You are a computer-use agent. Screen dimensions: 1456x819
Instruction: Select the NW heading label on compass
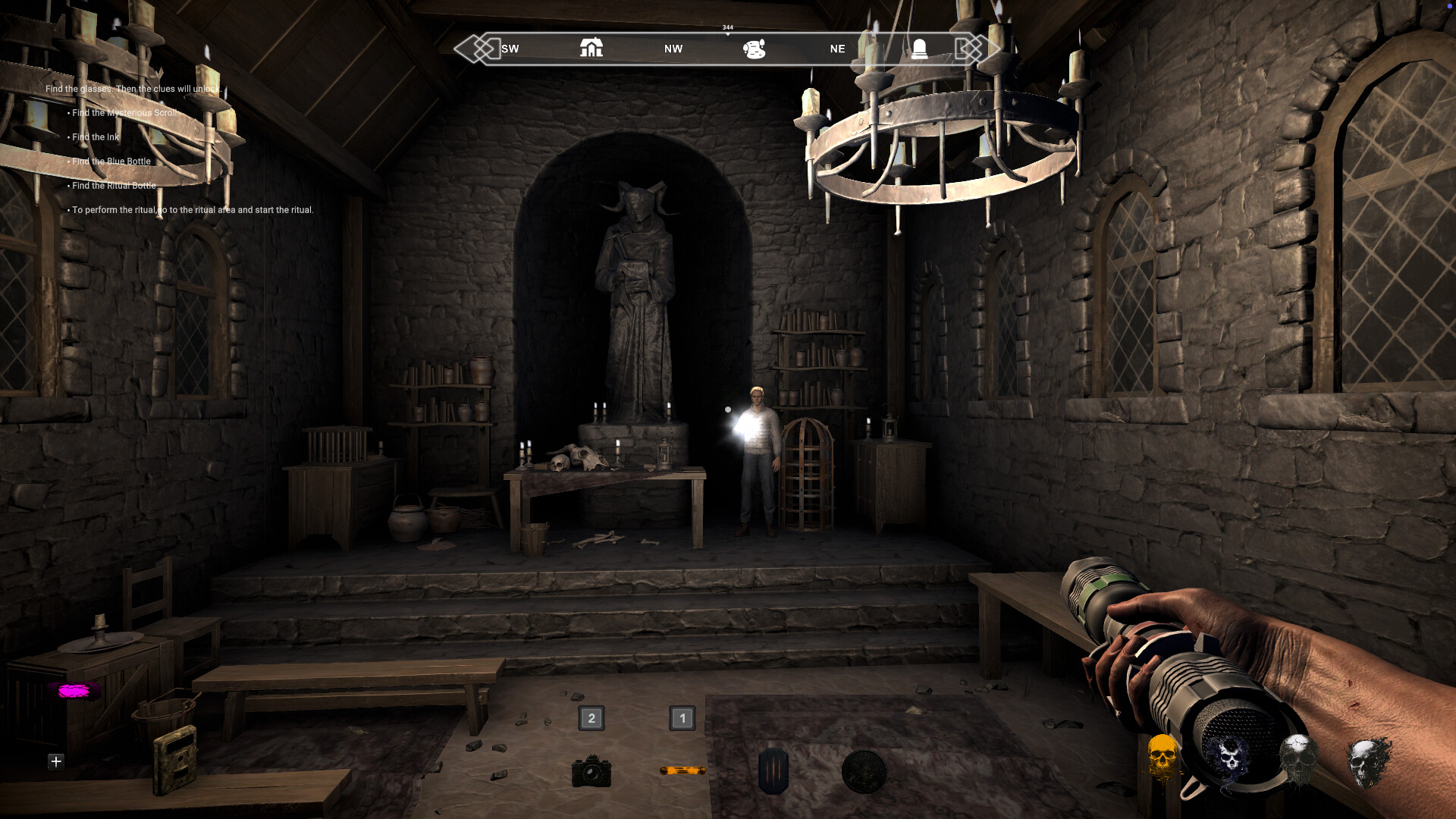coord(672,48)
